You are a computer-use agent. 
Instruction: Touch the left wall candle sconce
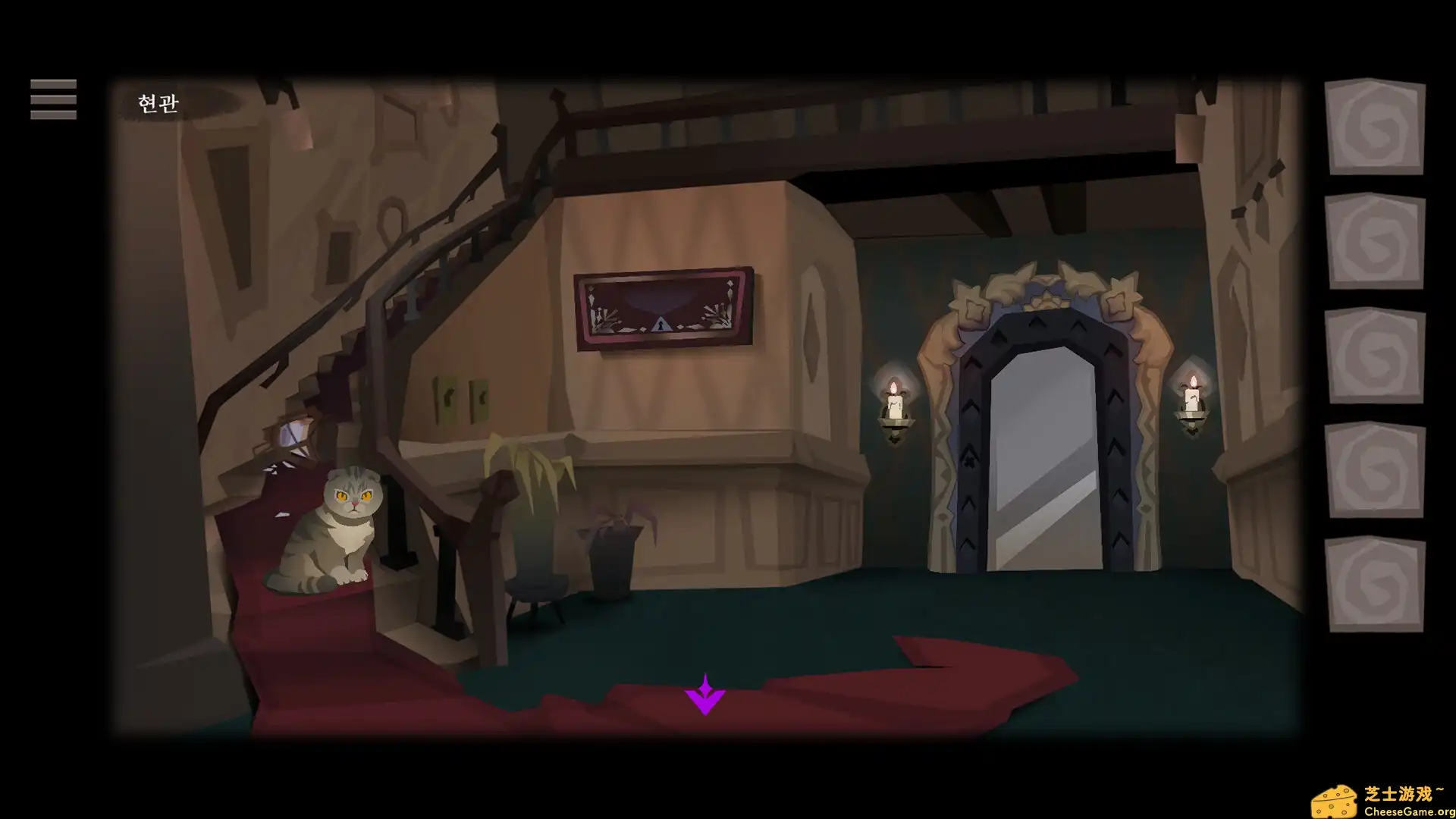click(x=895, y=409)
